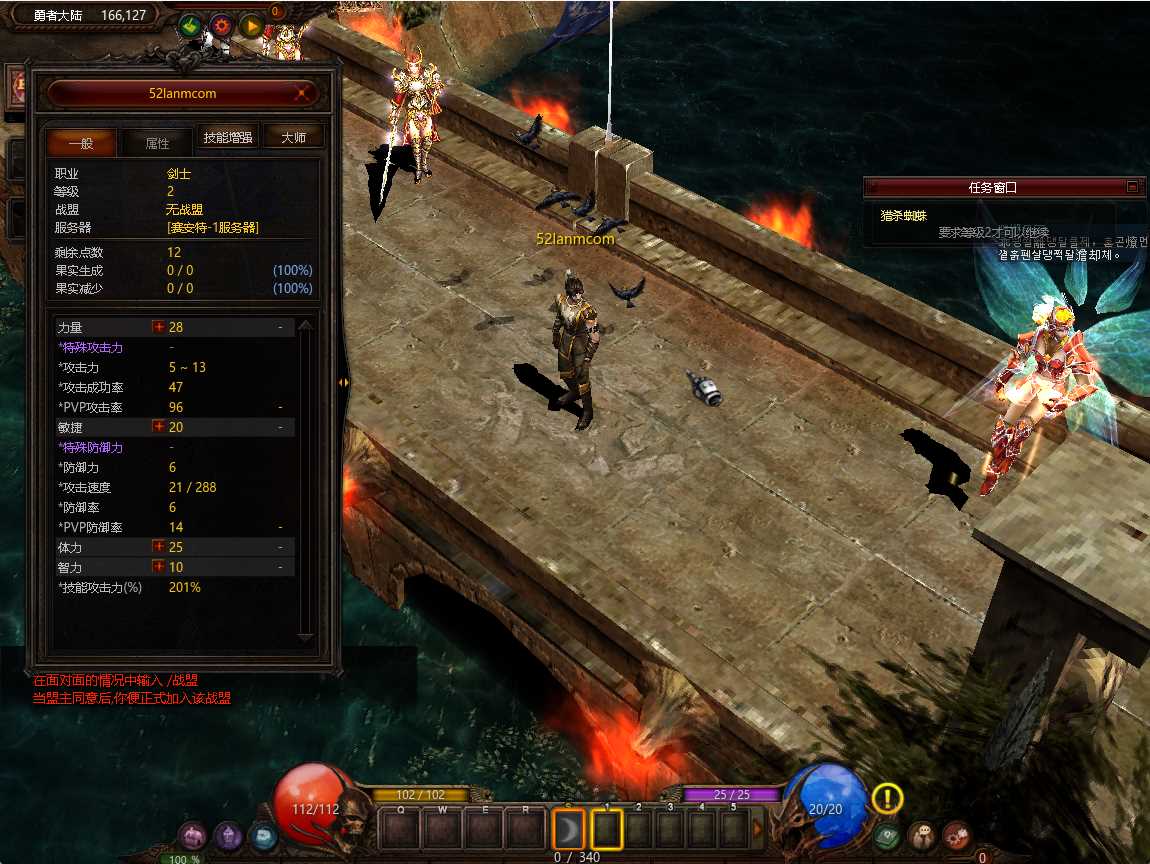Image resolution: width=1150 pixels, height=864 pixels.
Task: Click the yellow exclamation alert icon
Action: [887, 798]
